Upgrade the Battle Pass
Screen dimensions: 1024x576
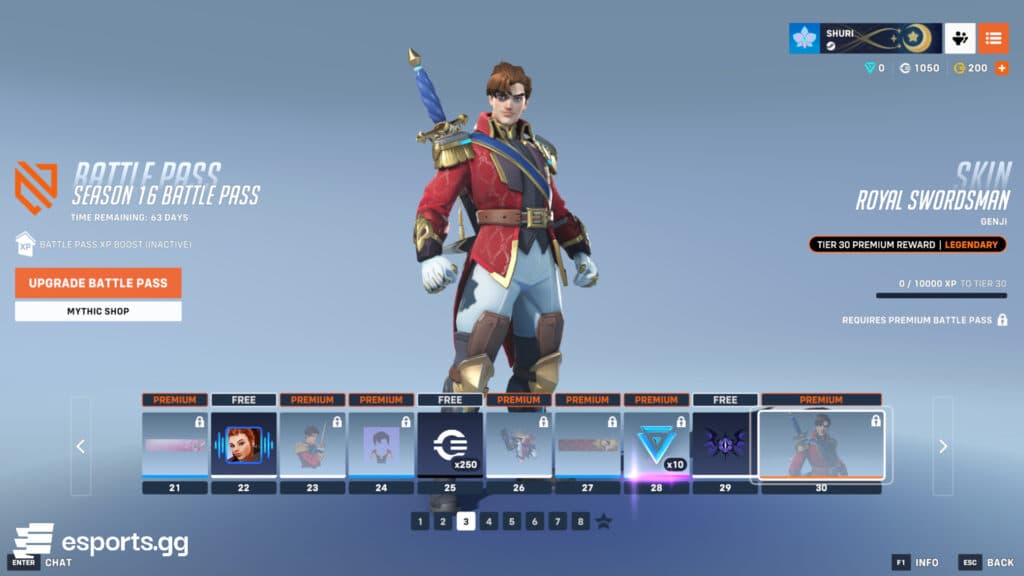tap(98, 283)
